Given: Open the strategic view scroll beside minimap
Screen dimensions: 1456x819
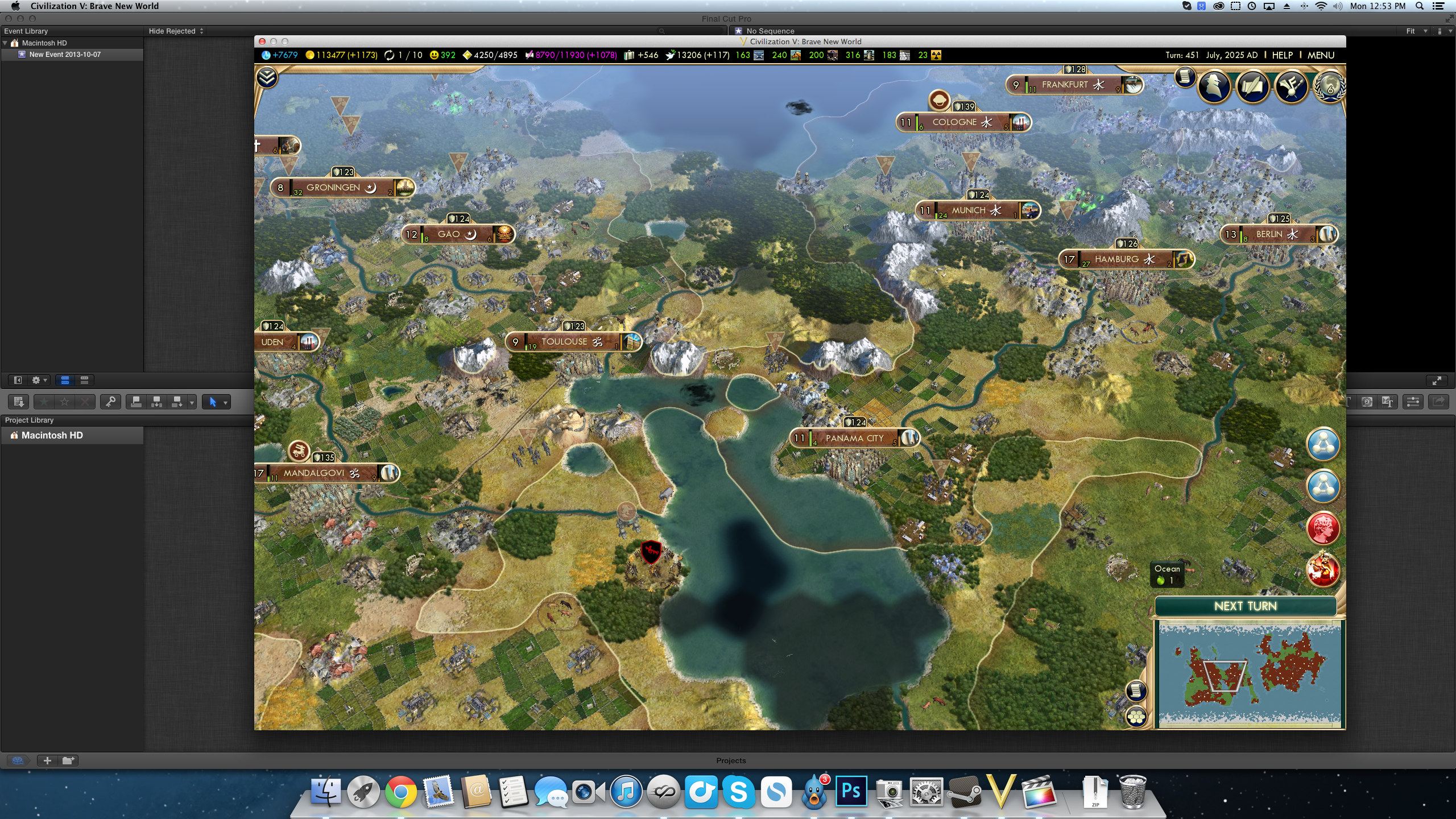Looking at the screenshot, I should coord(1136,690).
